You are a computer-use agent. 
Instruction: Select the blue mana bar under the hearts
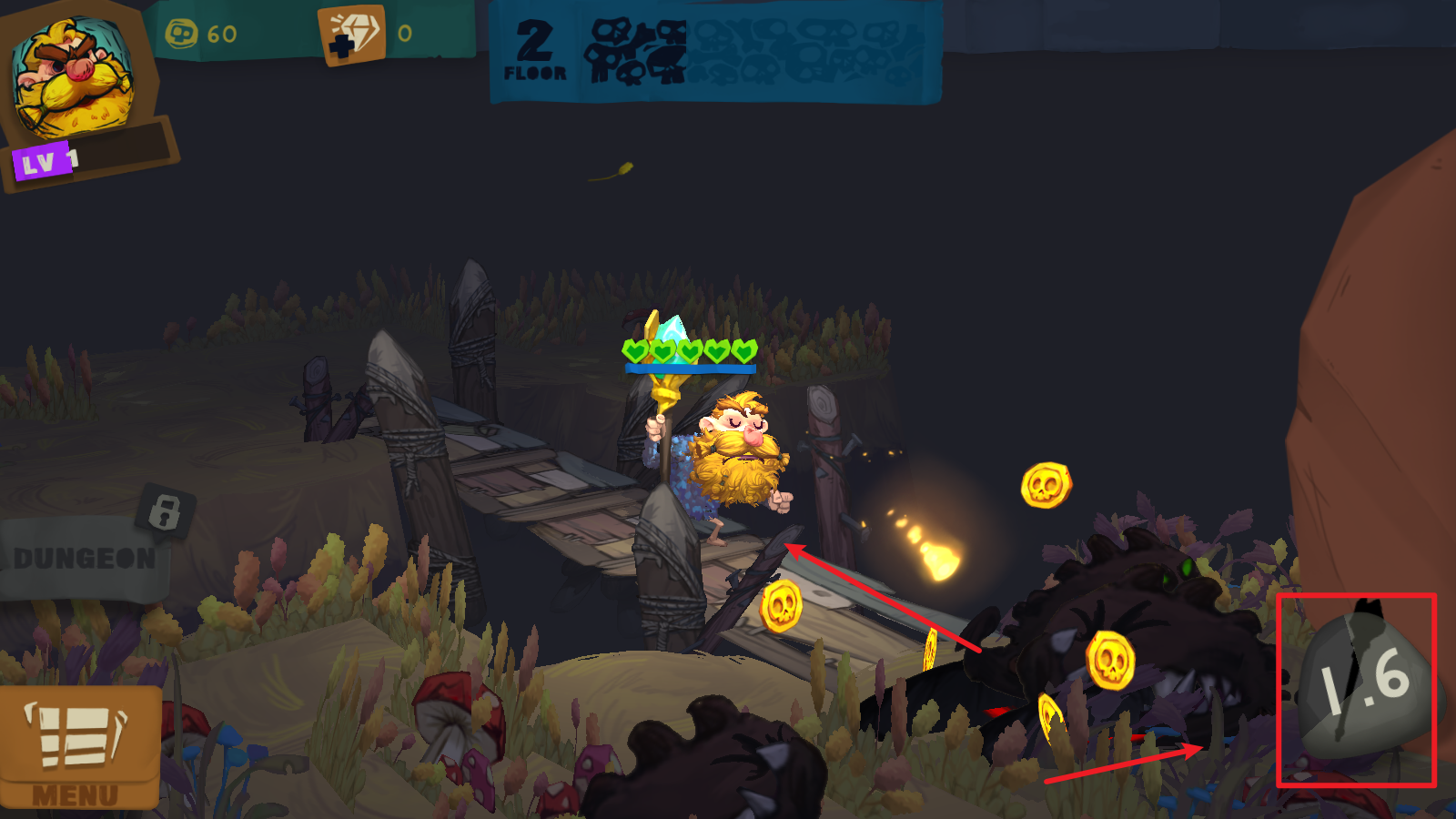click(x=689, y=369)
